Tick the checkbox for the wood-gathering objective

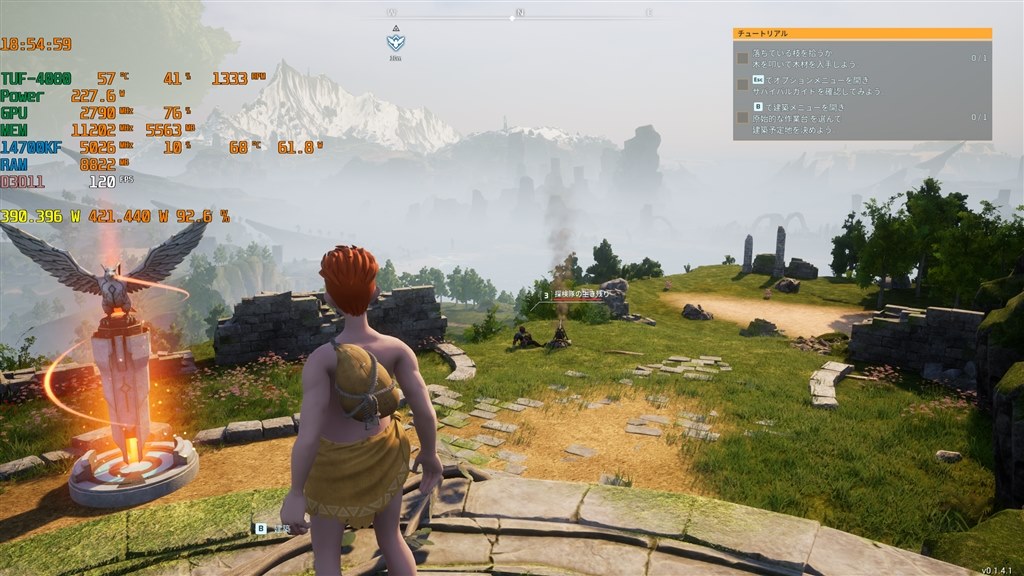click(x=742, y=57)
